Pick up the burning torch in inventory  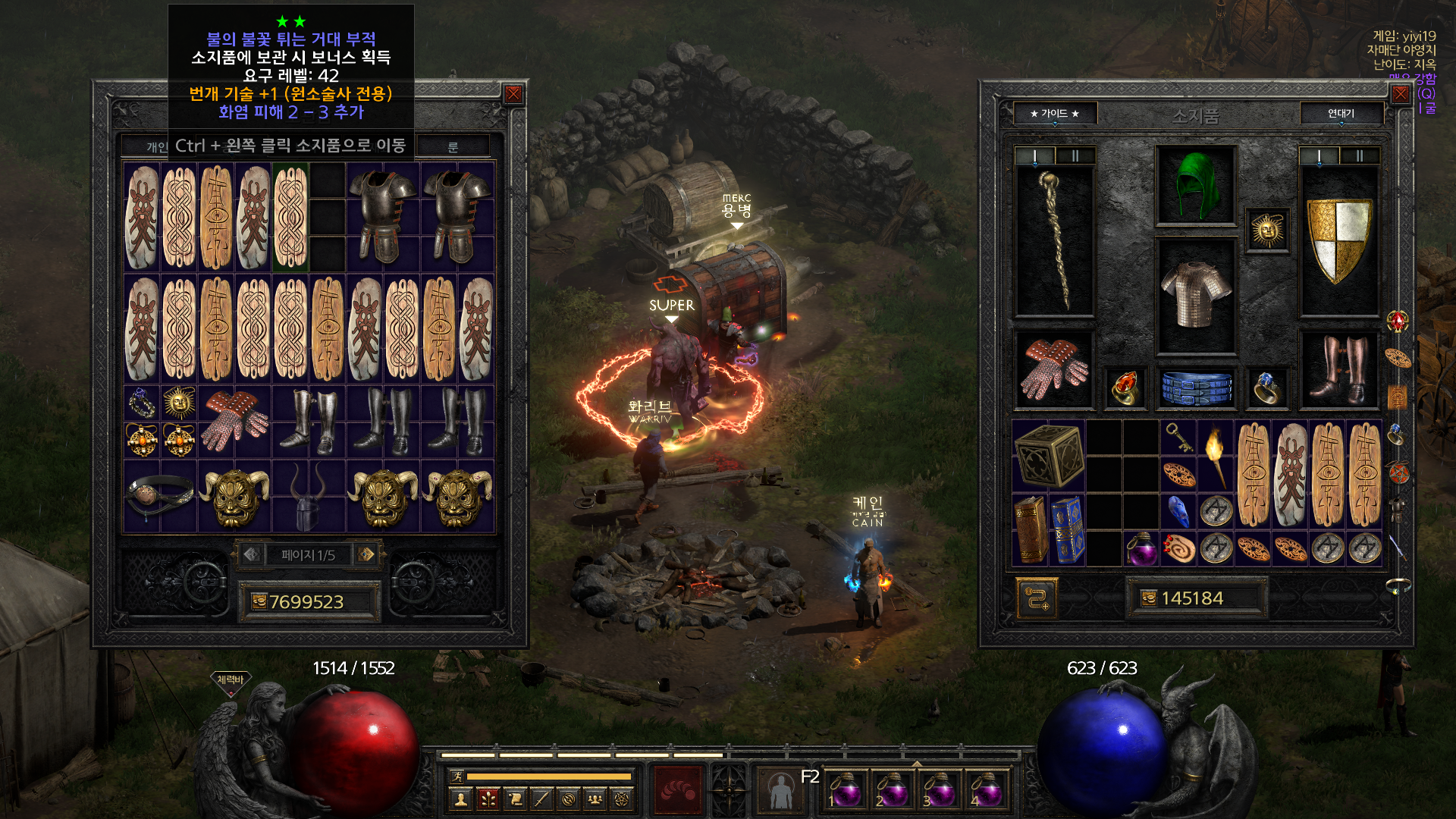pyautogui.click(x=1216, y=455)
